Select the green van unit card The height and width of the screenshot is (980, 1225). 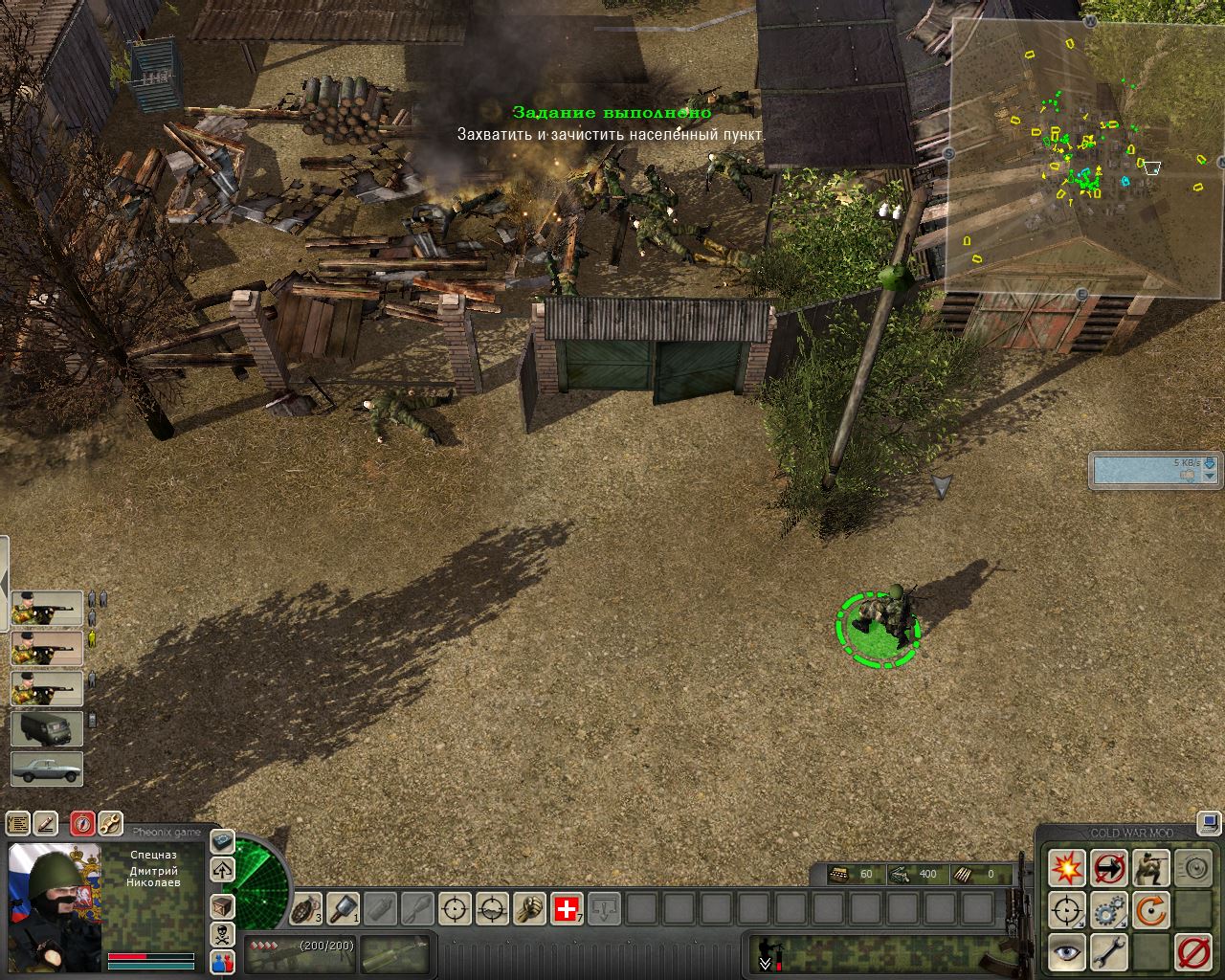(47, 728)
